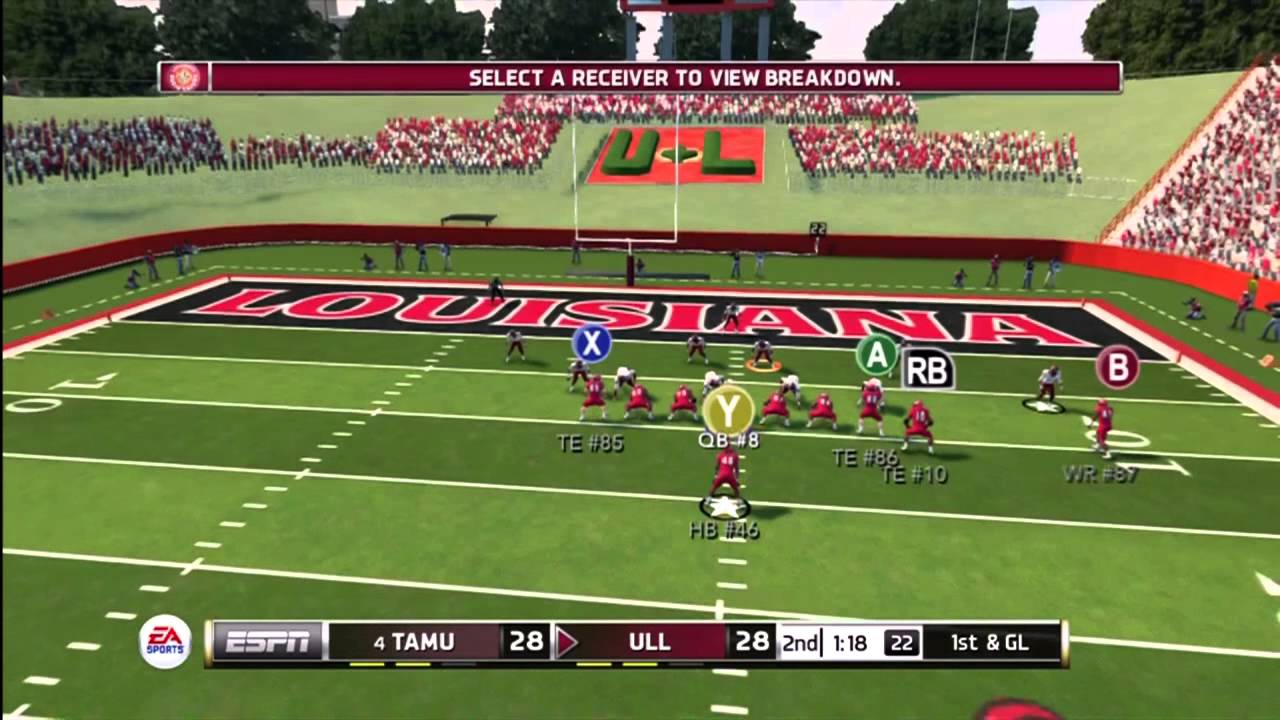Select the maroon B receiver marker
The height and width of the screenshot is (720, 1280).
click(x=1117, y=367)
